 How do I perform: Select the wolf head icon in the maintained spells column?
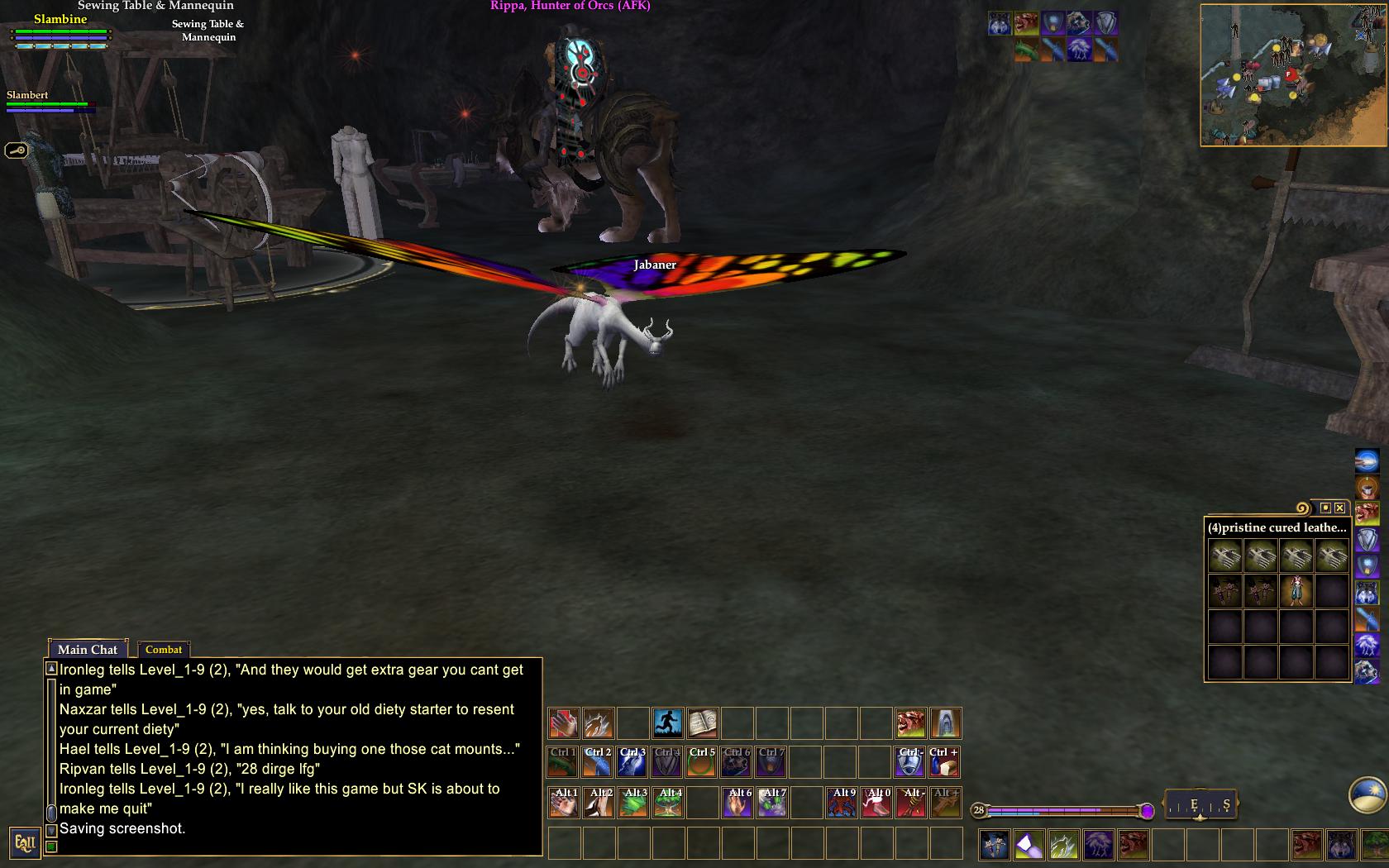pyautogui.click(x=1367, y=593)
